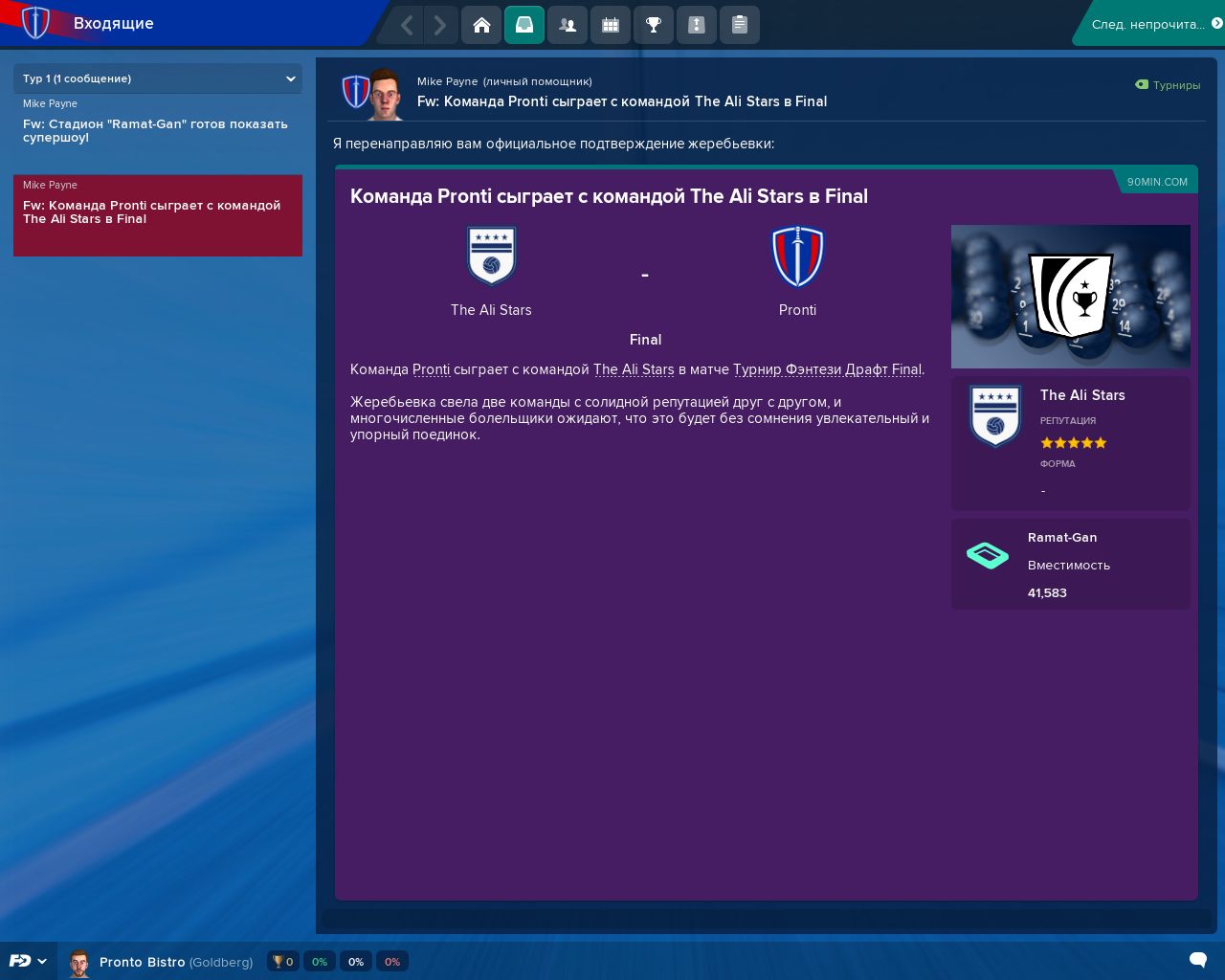Open the trophy competitions icon
This screenshot has height=980, width=1225.
[654, 25]
